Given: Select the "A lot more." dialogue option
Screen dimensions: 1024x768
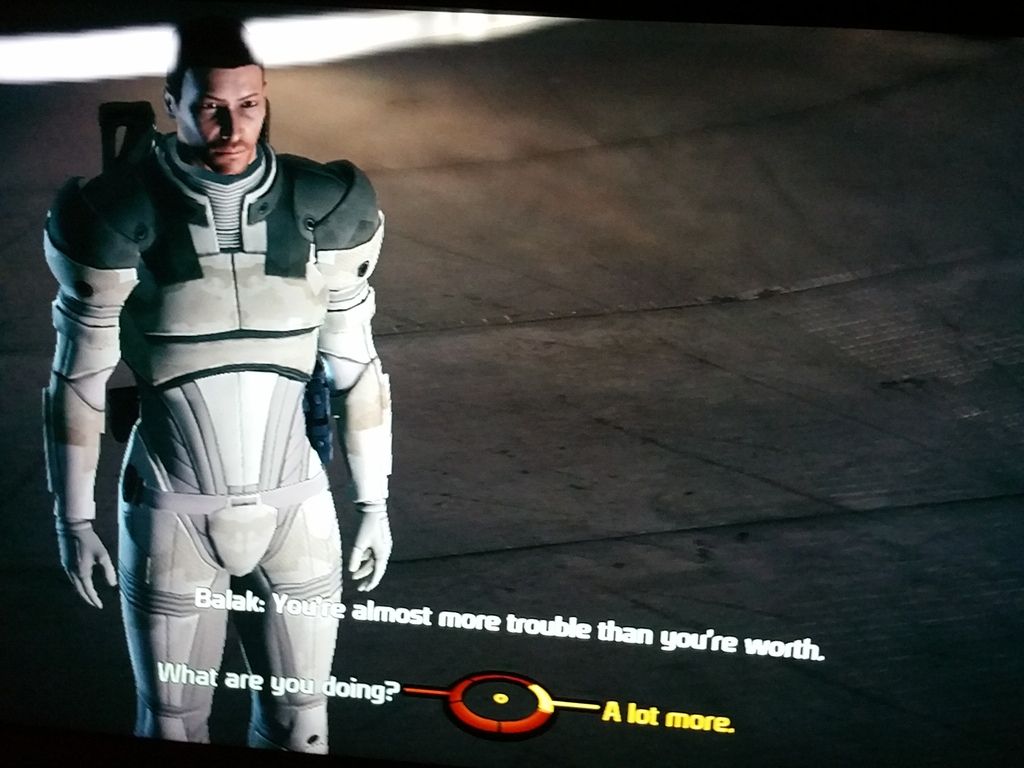Looking at the screenshot, I should 667,716.
